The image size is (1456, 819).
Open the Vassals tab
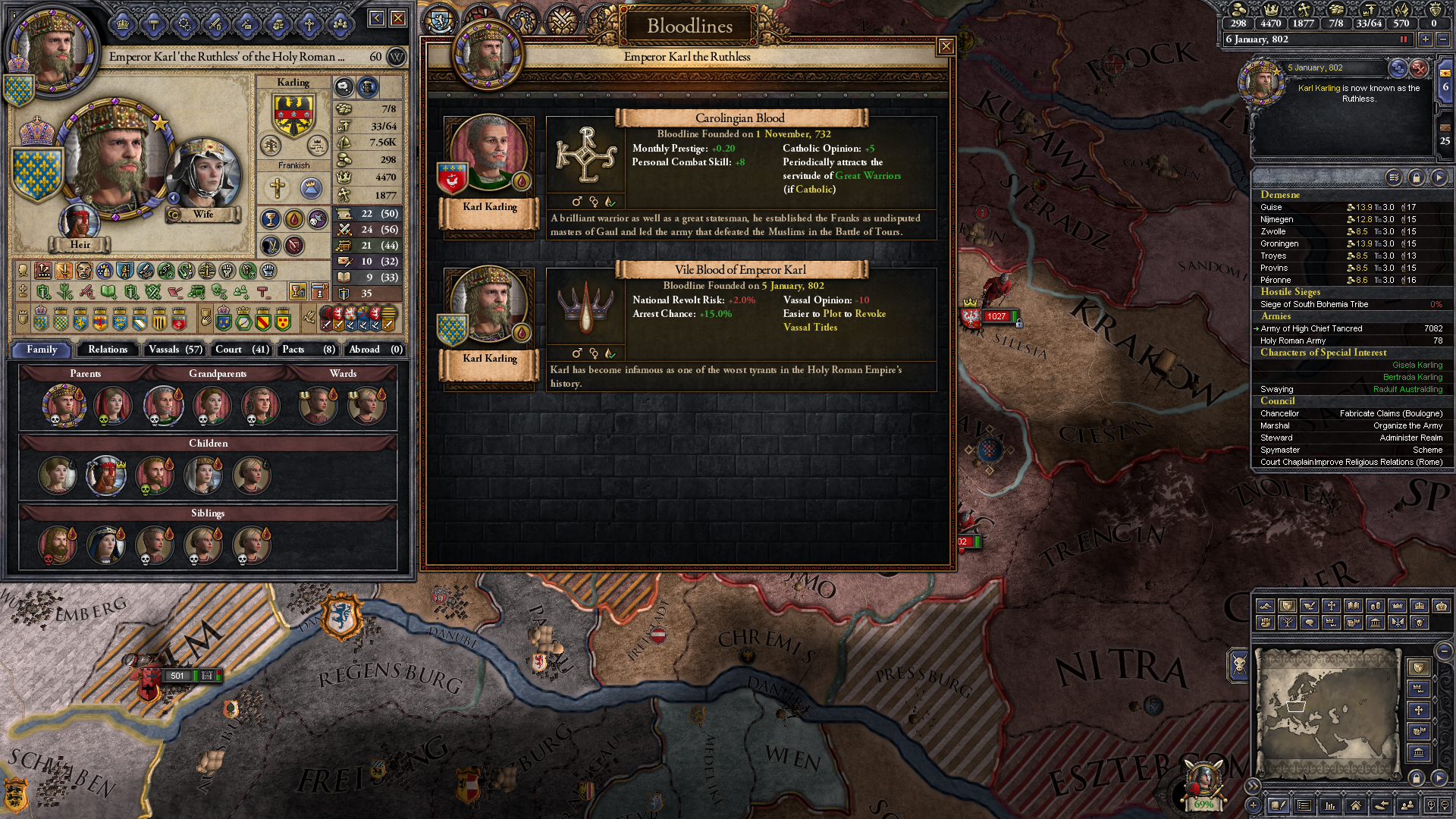[x=175, y=350]
